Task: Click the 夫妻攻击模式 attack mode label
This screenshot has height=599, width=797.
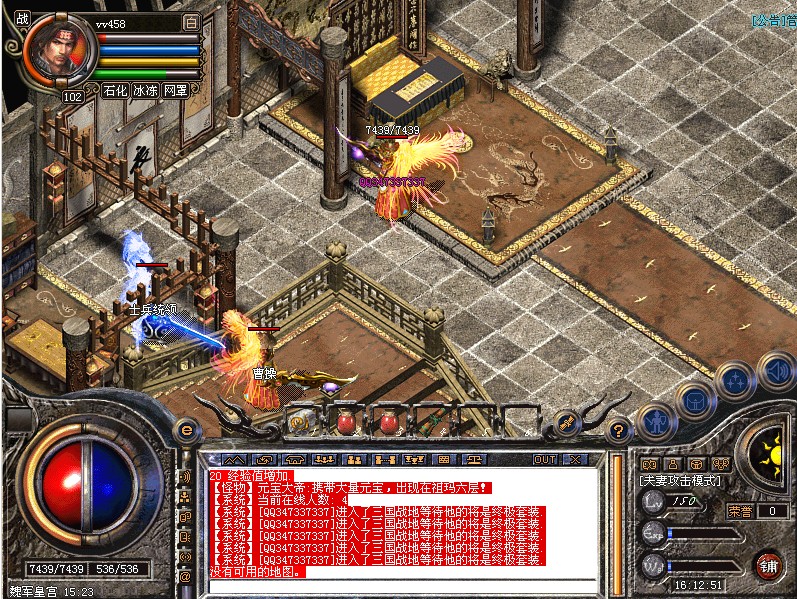Action: [681, 481]
